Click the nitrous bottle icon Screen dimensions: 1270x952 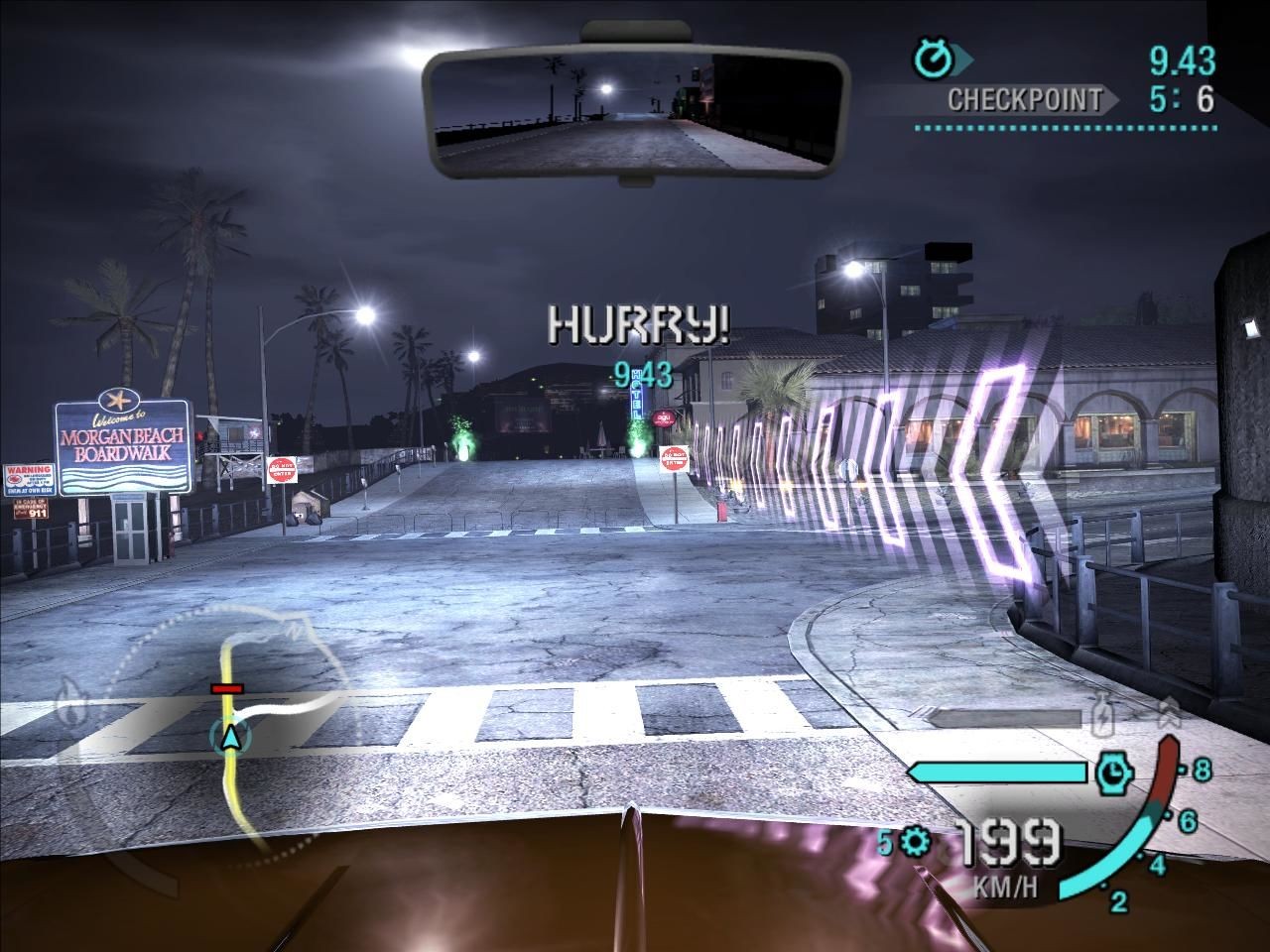coord(1101,716)
